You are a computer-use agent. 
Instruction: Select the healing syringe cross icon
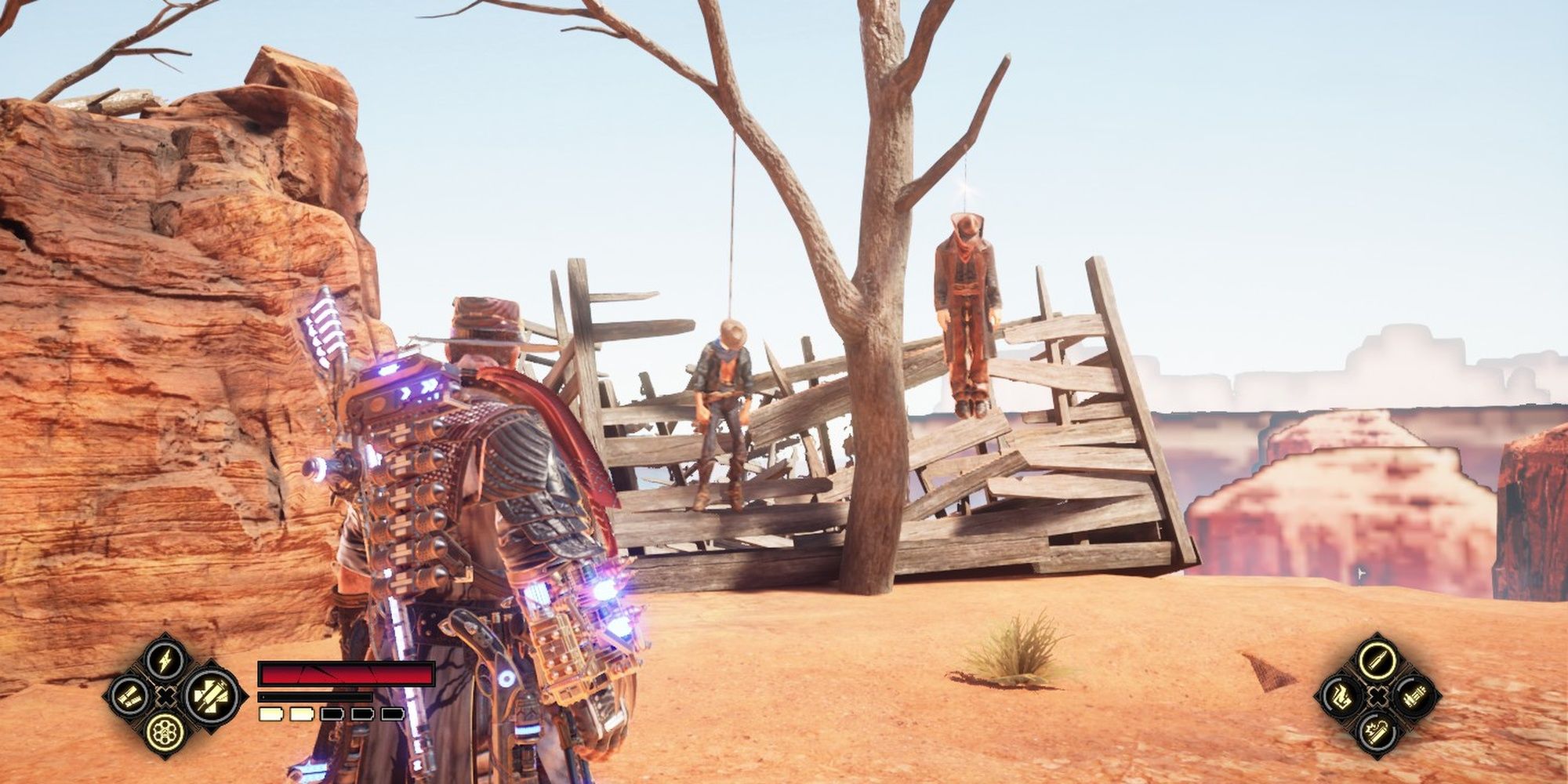coord(210,697)
